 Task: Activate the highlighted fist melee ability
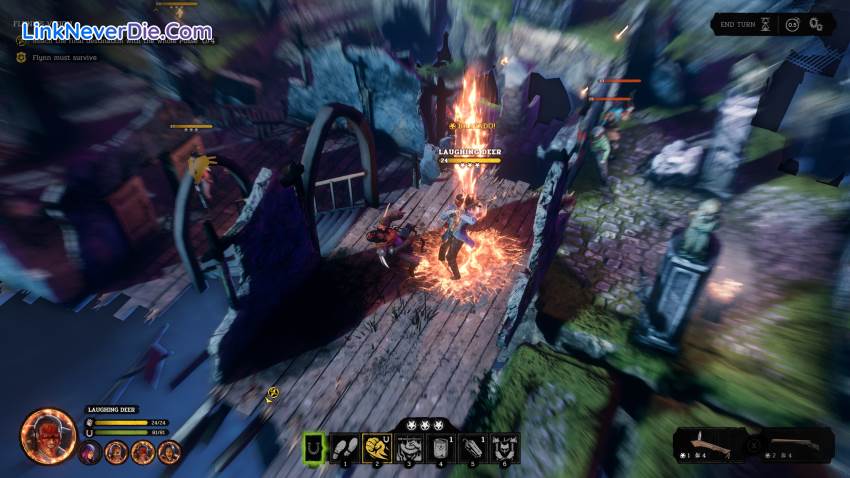(376, 447)
